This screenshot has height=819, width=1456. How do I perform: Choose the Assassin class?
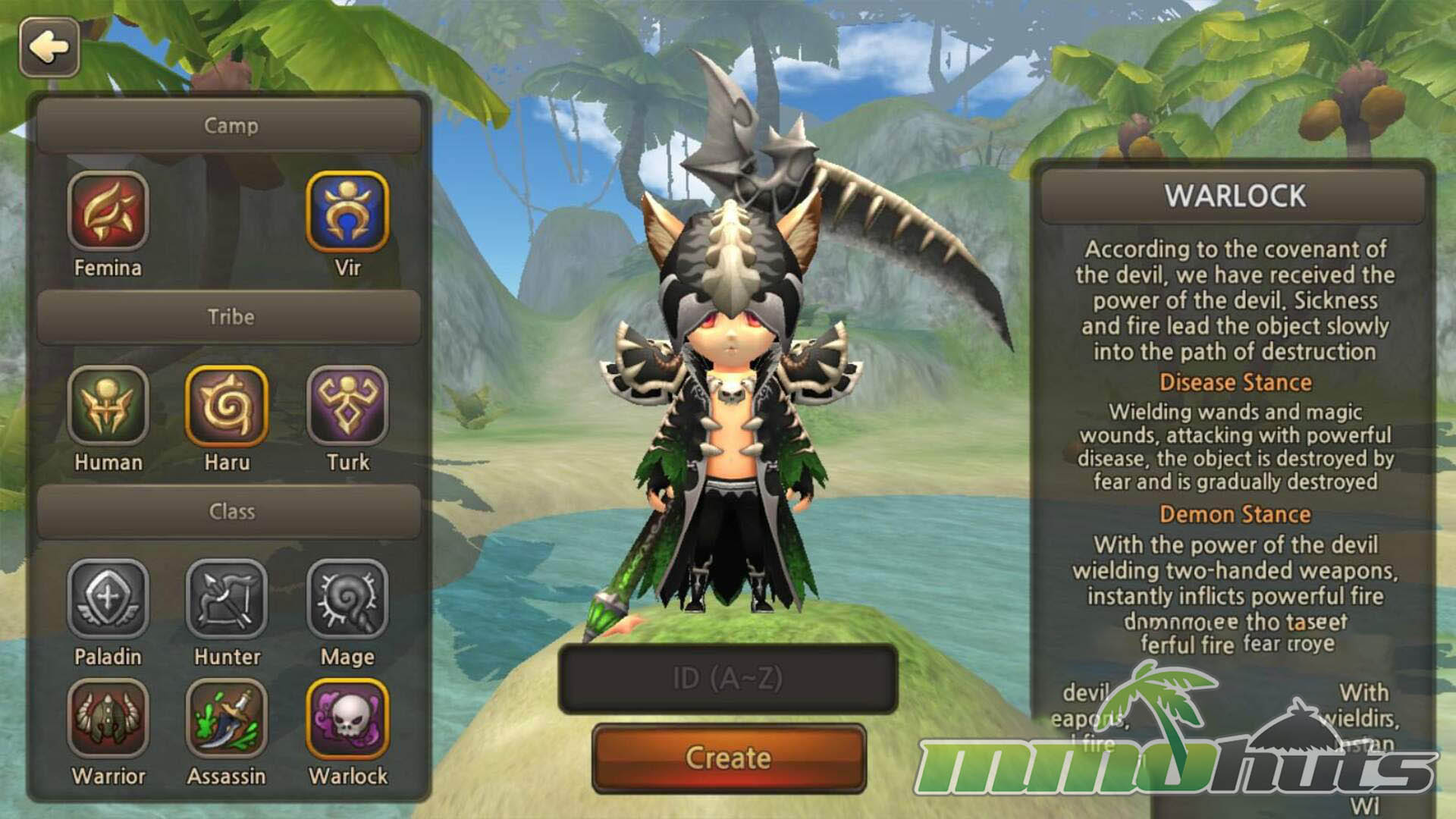[x=227, y=719]
